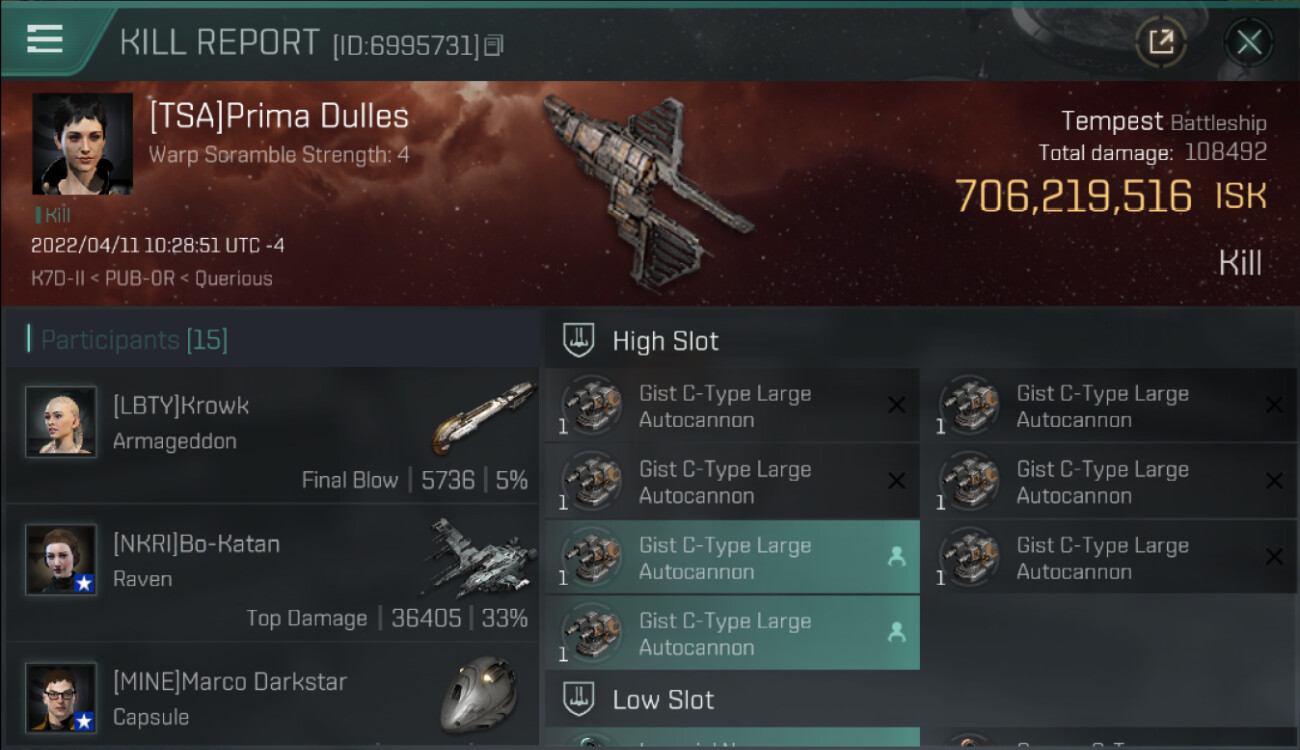Select participant Krowk's Armageddon row

point(272,434)
